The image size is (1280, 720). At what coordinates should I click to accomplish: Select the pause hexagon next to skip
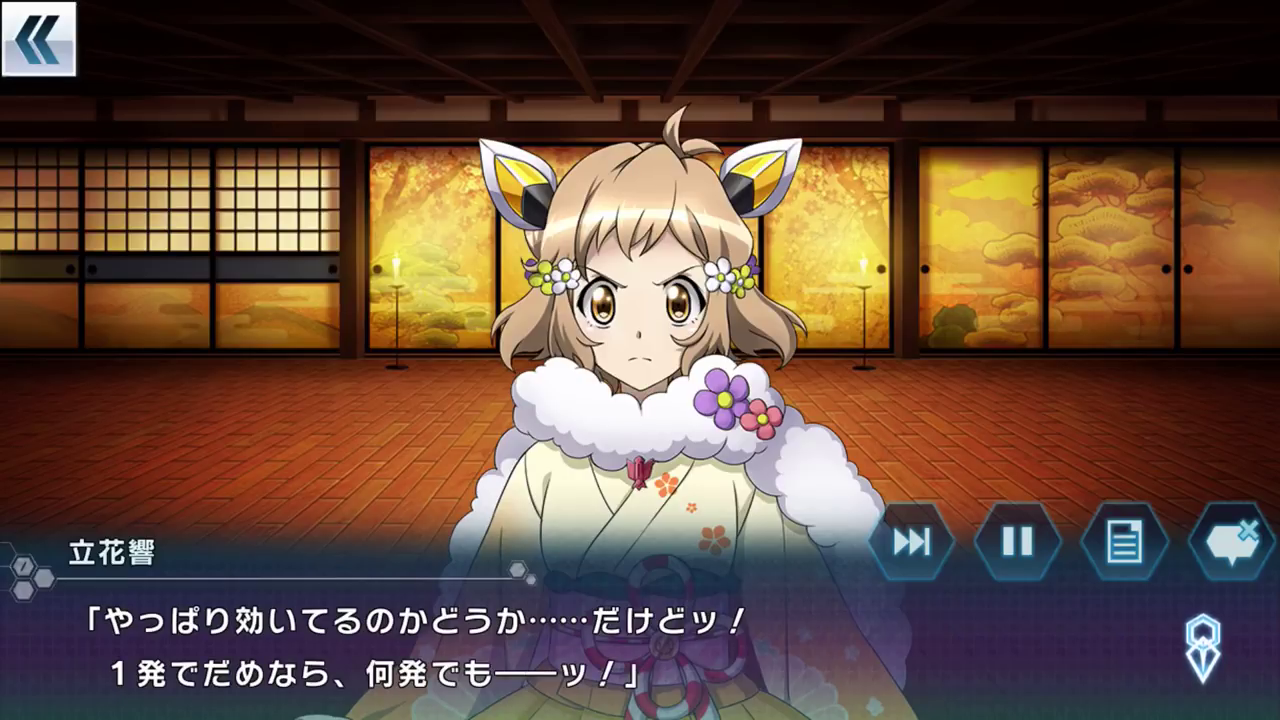coord(1017,541)
